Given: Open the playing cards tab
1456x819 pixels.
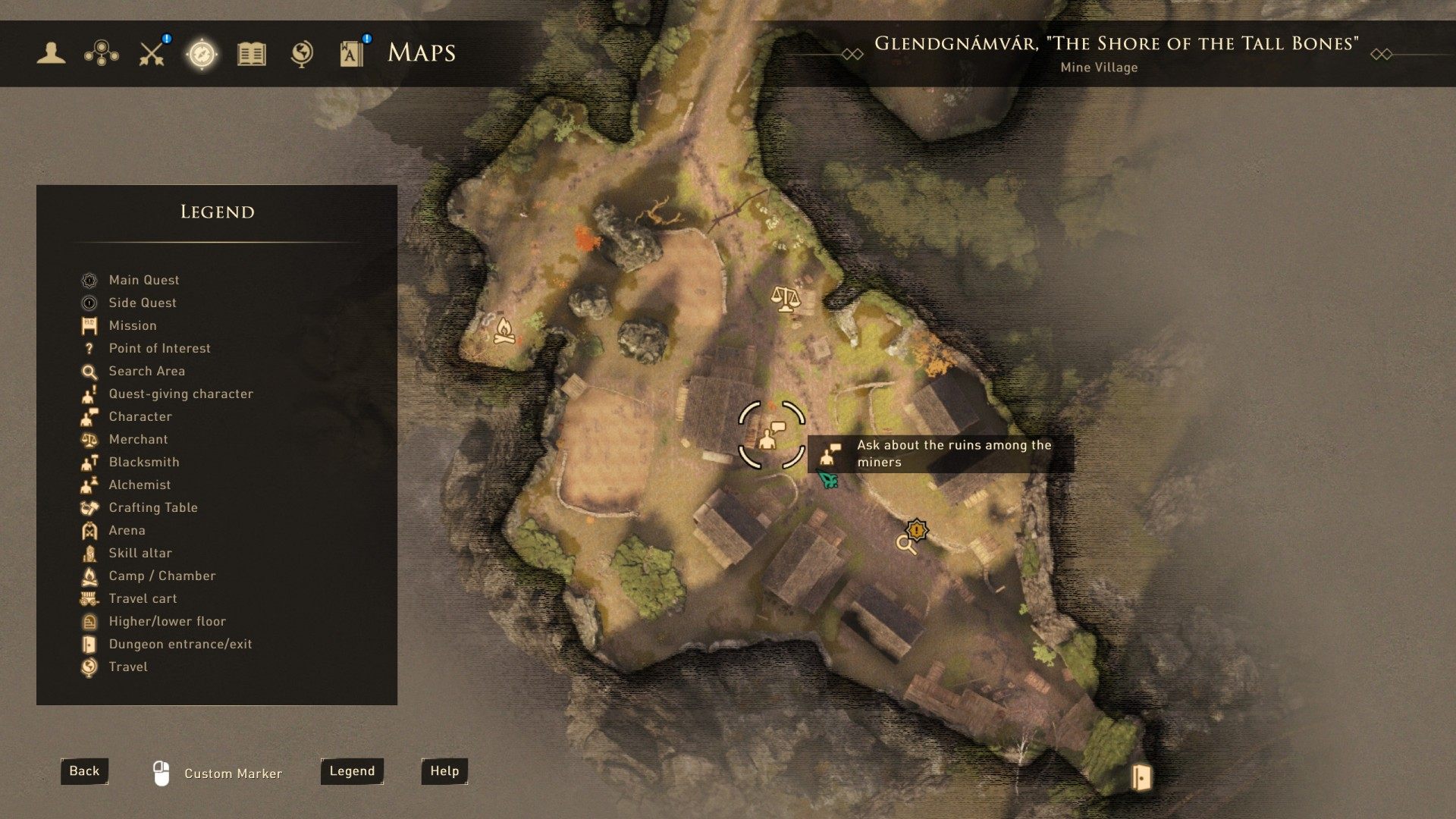Looking at the screenshot, I should click(352, 53).
